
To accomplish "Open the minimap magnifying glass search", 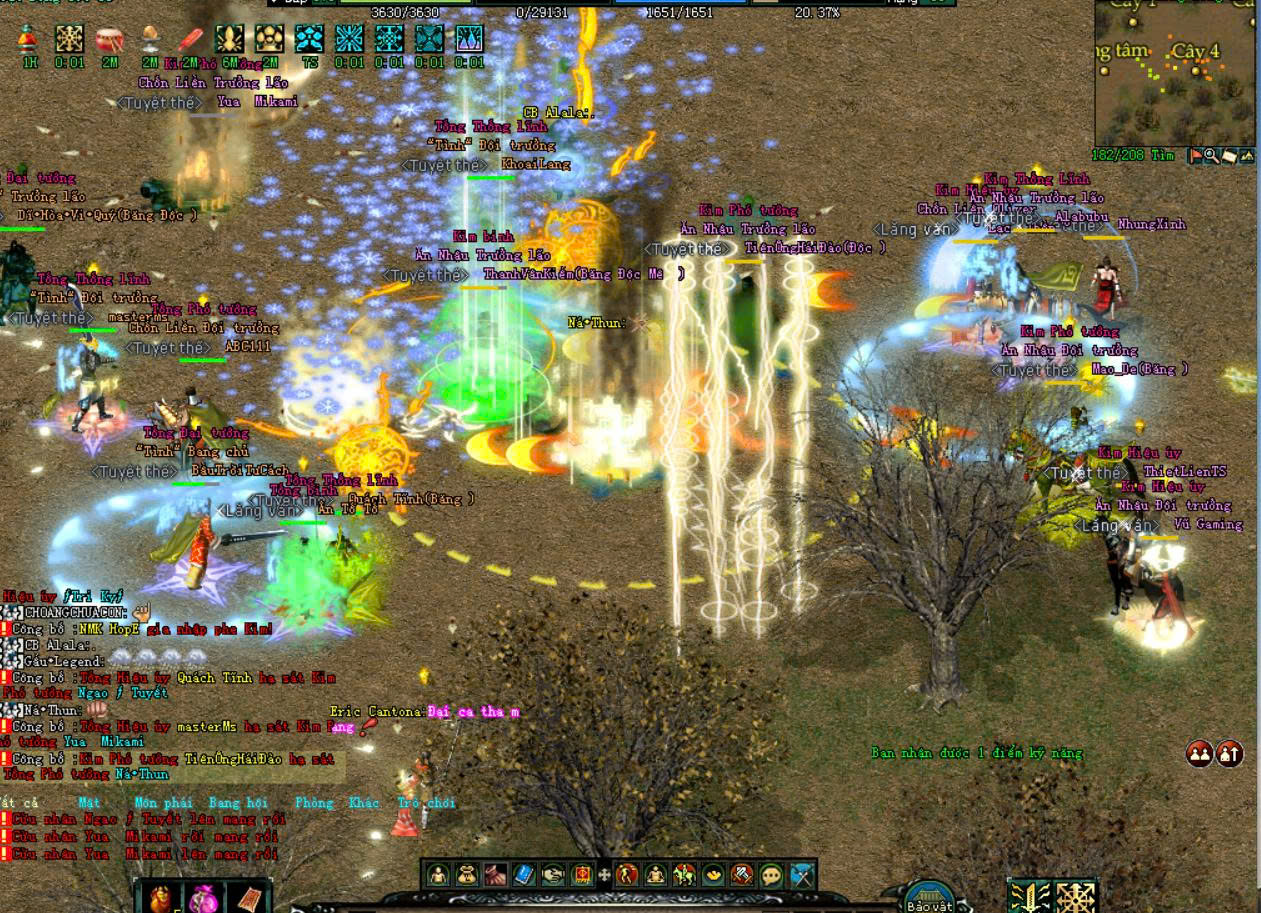I will [x=1212, y=156].
